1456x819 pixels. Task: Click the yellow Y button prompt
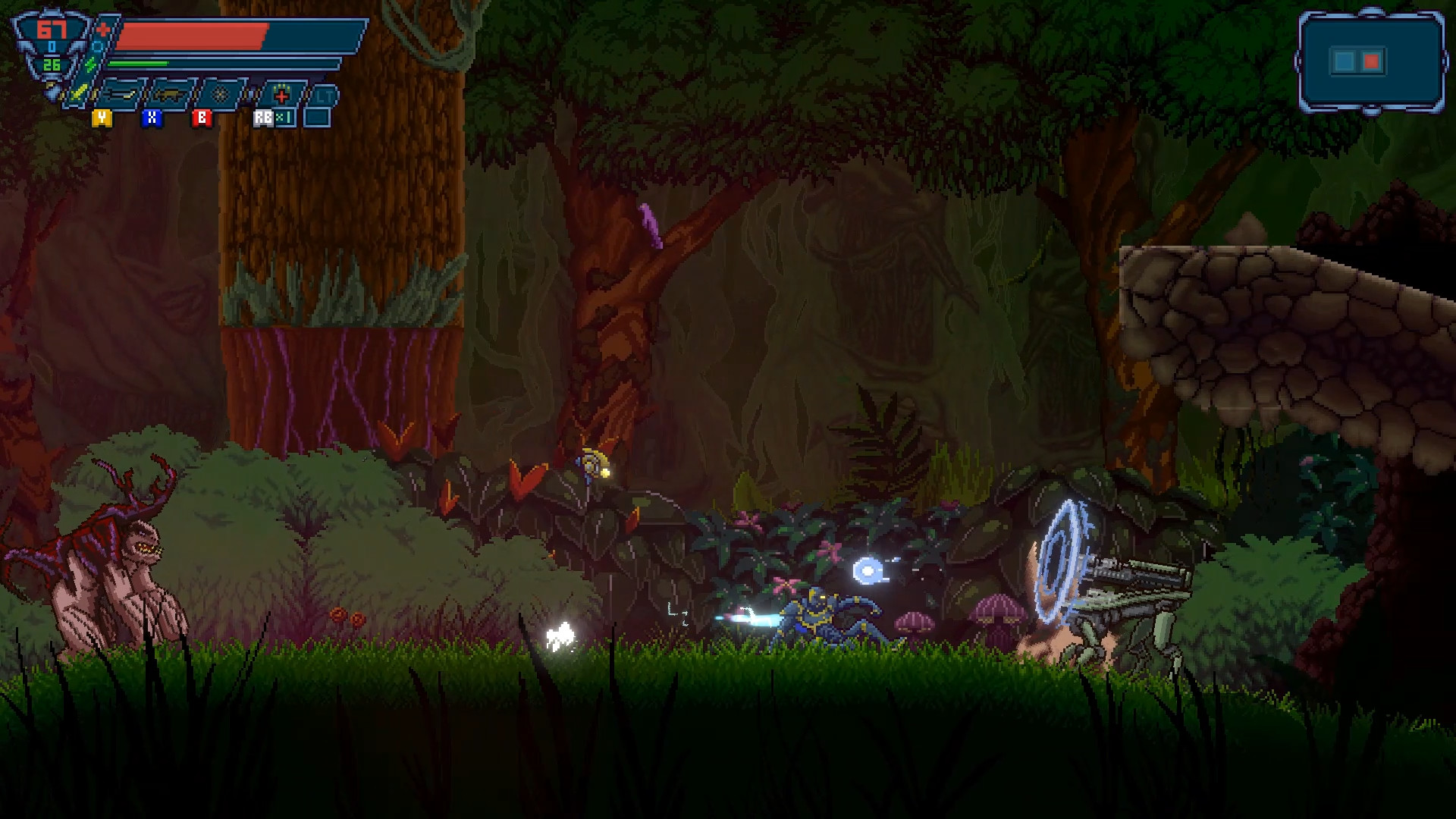pos(102,118)
